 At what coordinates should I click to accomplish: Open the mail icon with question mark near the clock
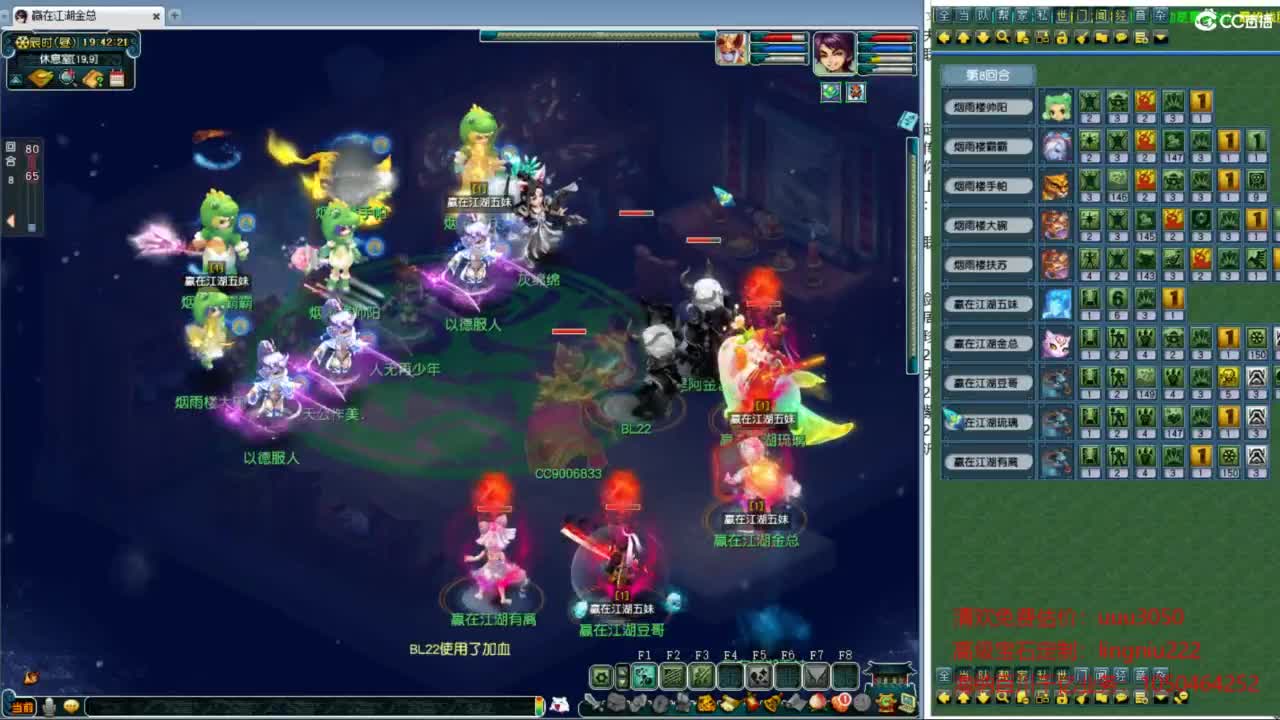(x=95, y=78)
